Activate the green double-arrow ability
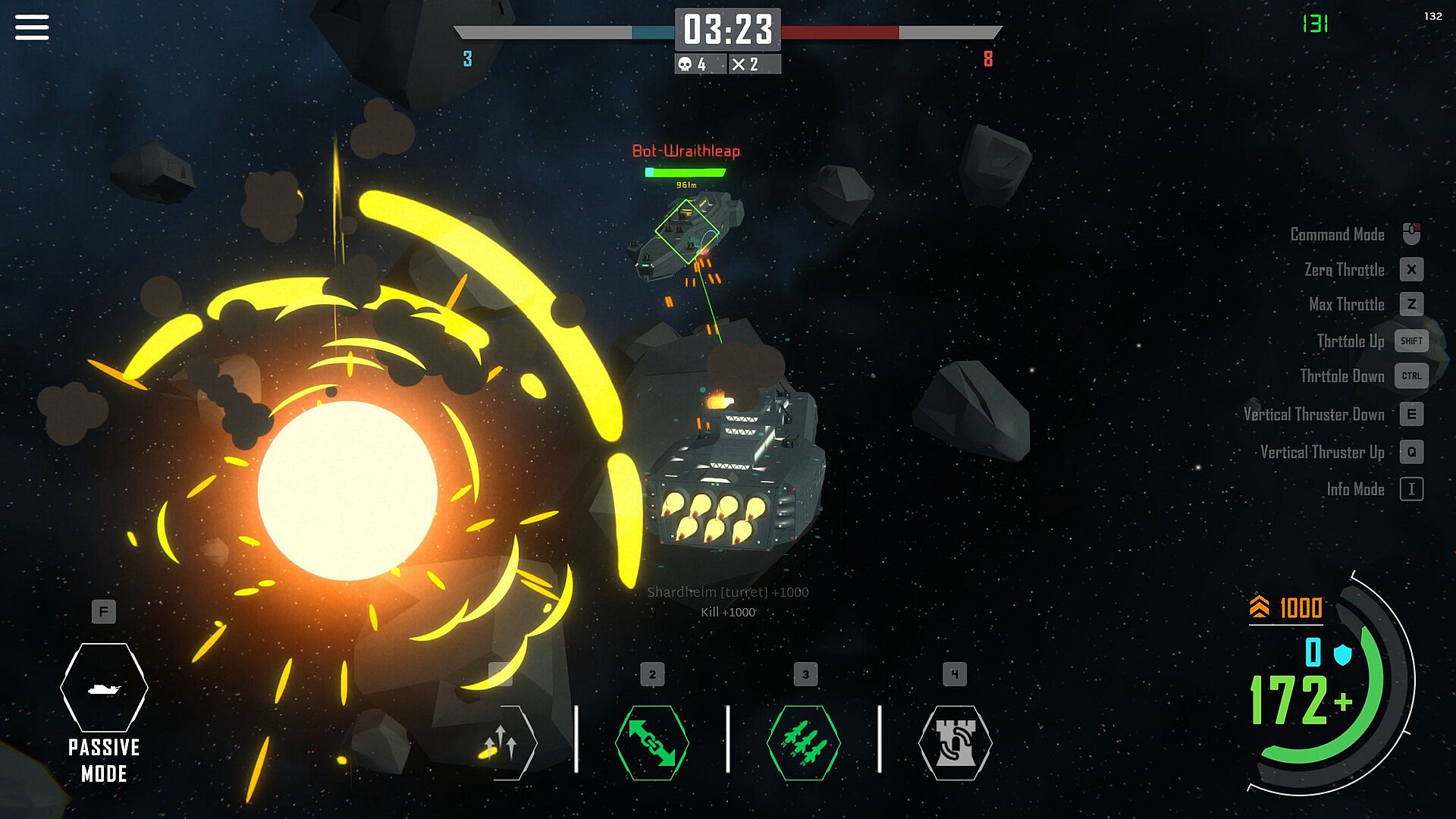This screenshot has width=1456, height=819. coord(652,742)
